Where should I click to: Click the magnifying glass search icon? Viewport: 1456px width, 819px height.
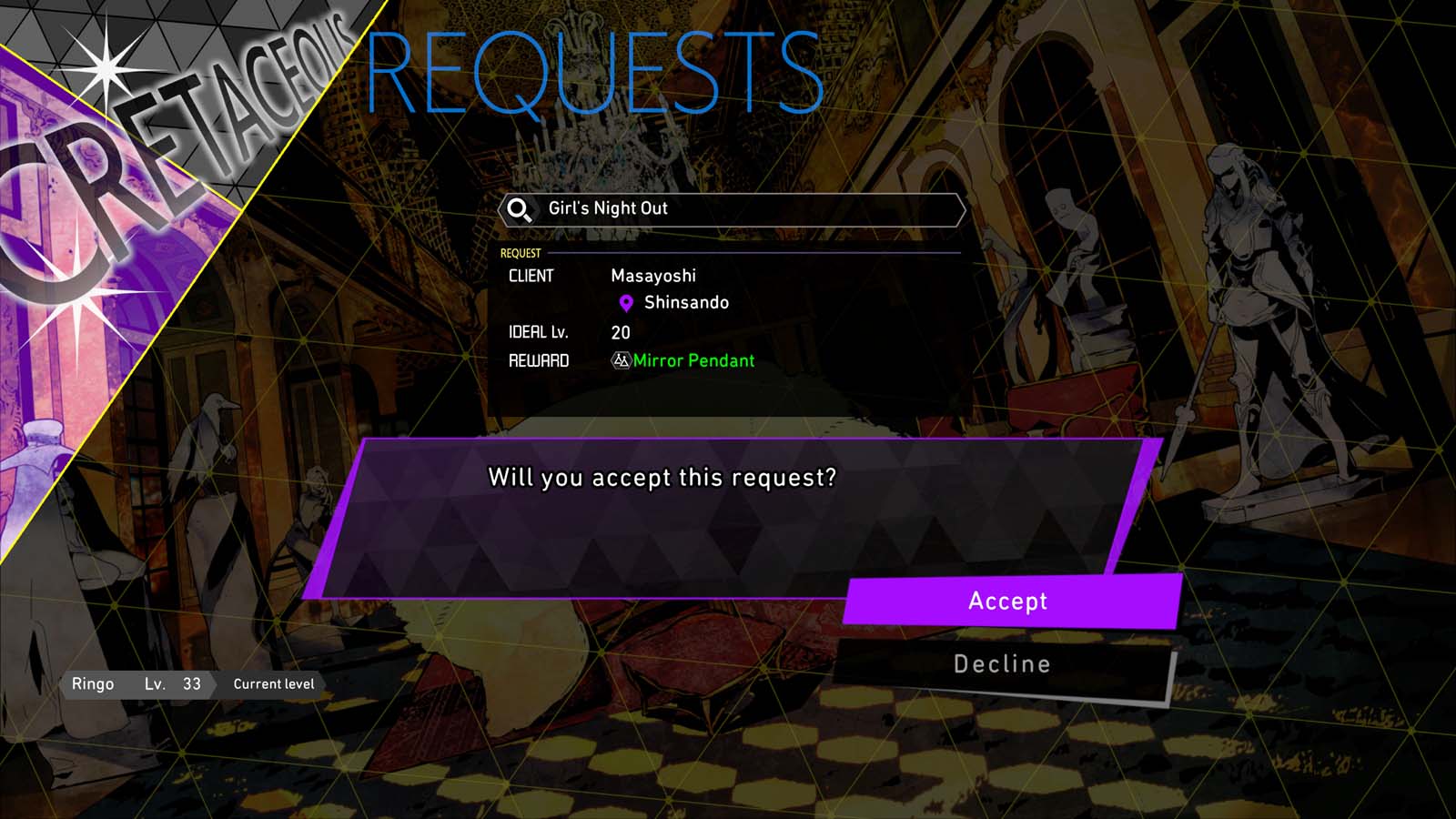click(x=517, y=208)
